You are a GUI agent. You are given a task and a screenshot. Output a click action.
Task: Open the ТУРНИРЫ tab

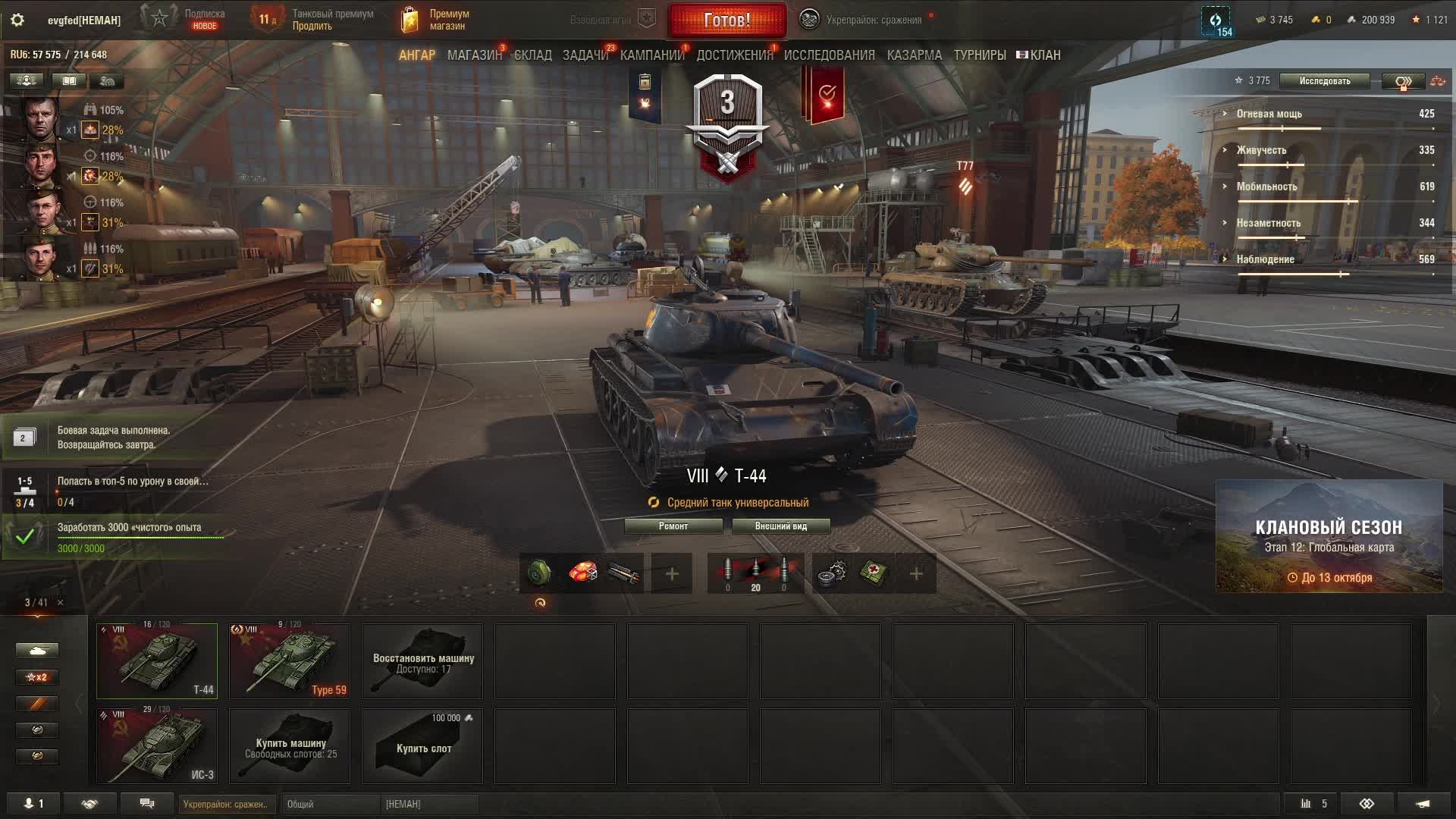point(979,55)
